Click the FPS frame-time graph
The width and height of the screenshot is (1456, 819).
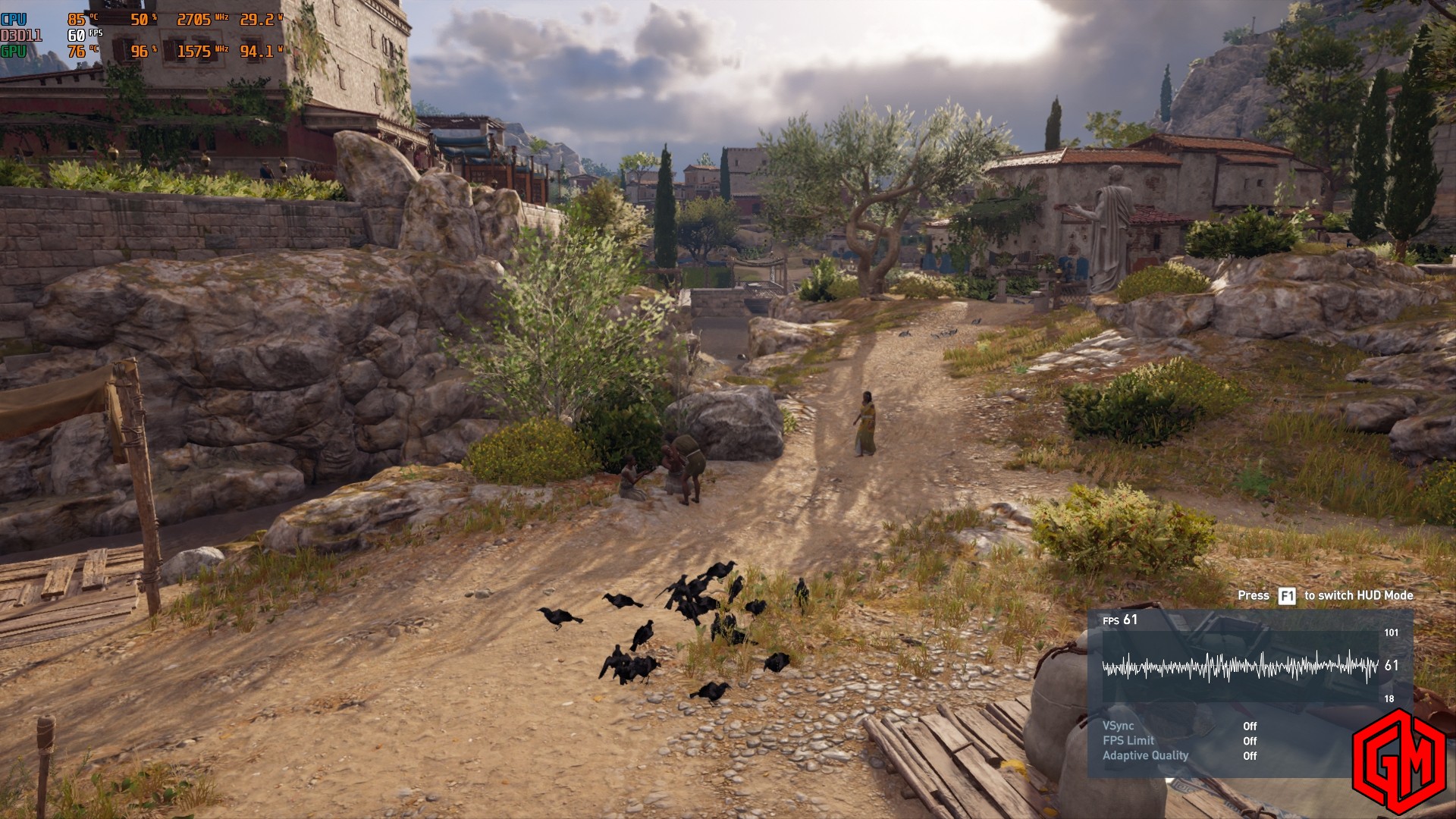[1240, 667]
